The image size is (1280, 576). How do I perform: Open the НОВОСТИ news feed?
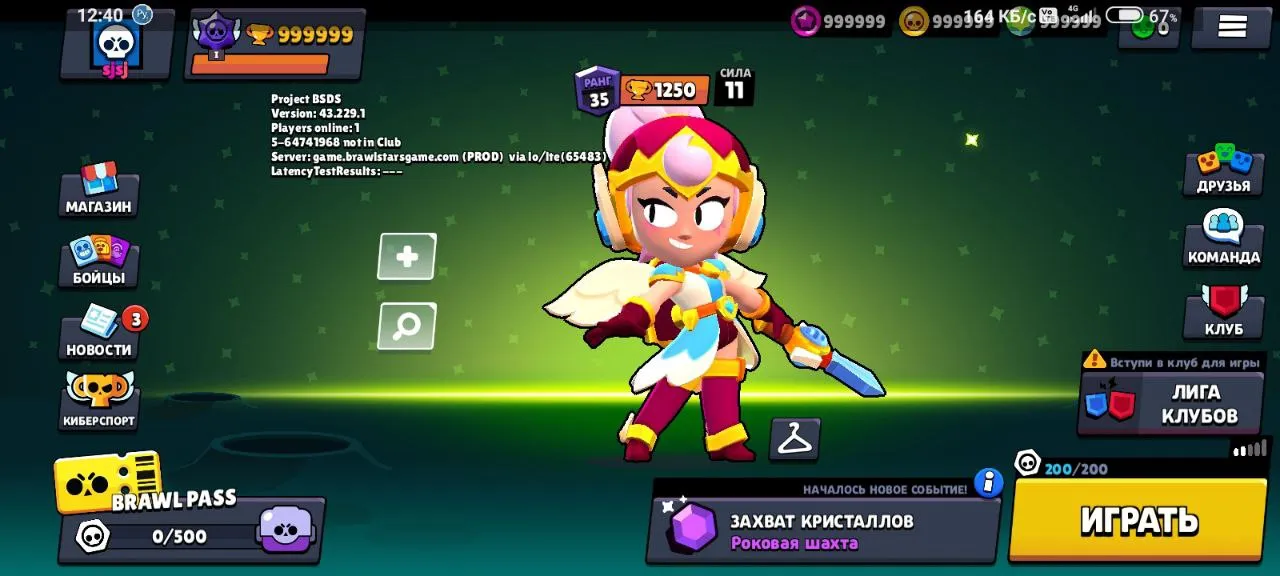(x=99, y=333)
